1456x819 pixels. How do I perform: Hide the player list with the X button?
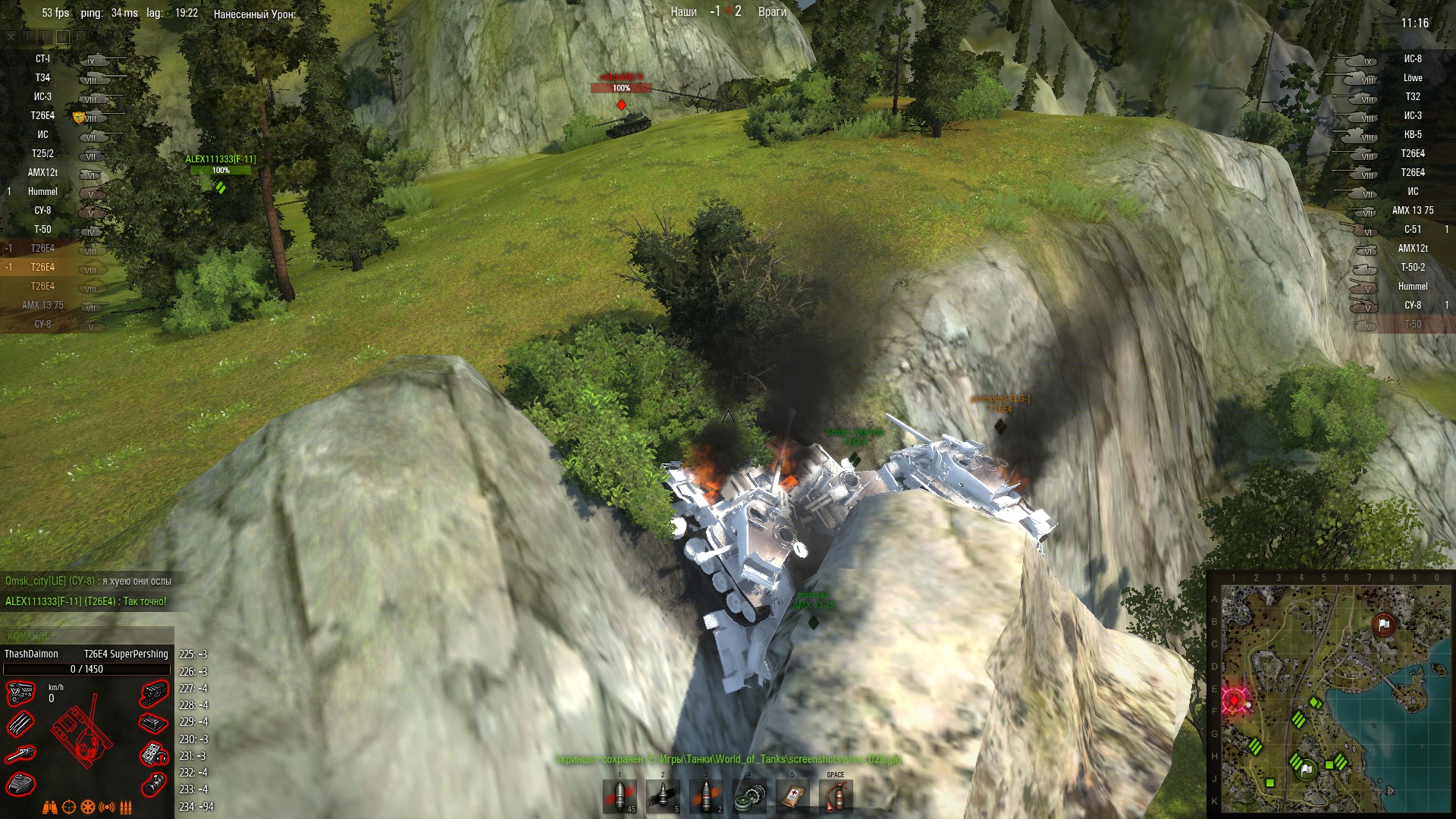click(11, 36)
